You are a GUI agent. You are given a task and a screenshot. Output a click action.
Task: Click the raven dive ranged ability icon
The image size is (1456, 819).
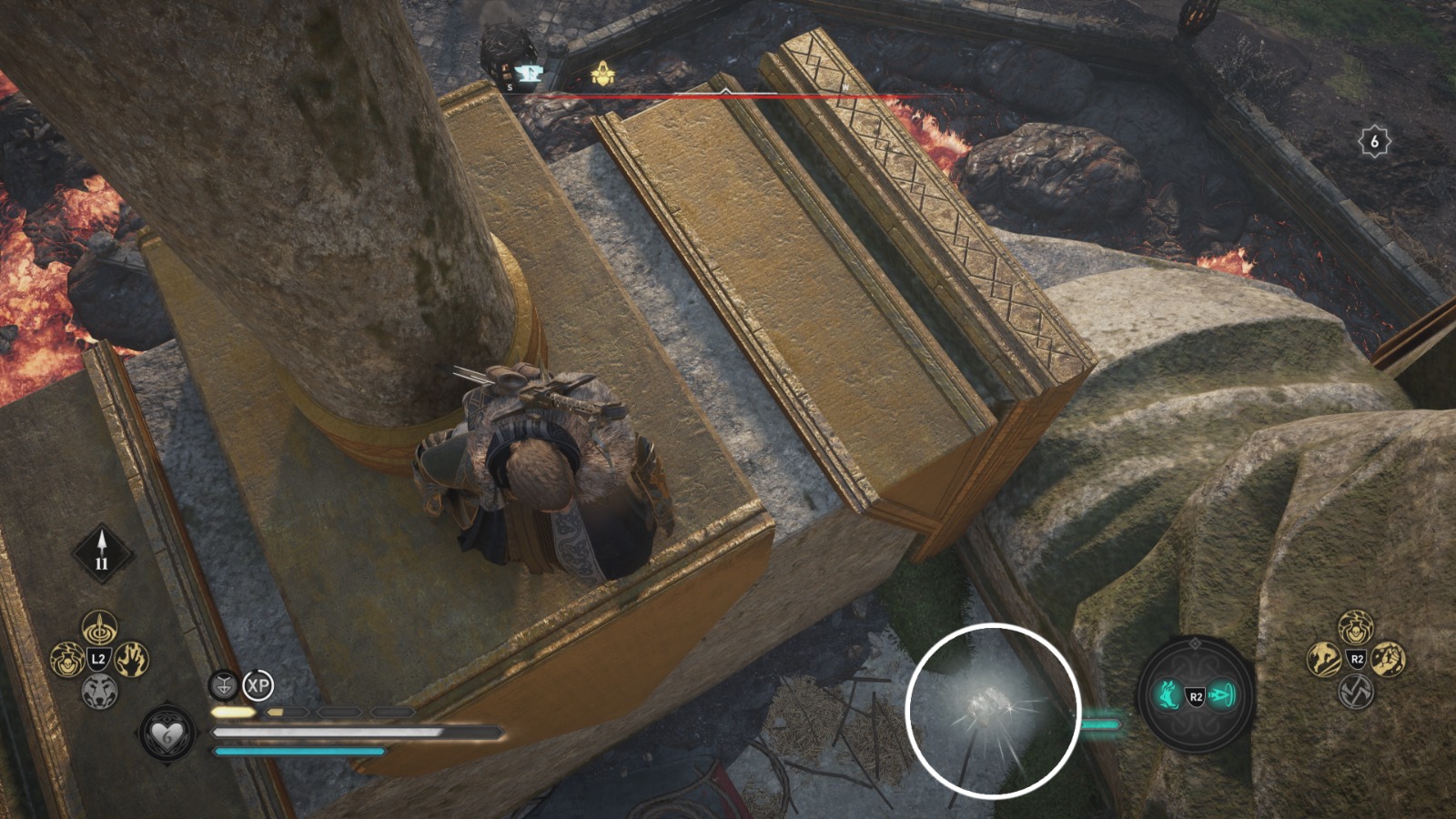click(x=1322, y=661)
